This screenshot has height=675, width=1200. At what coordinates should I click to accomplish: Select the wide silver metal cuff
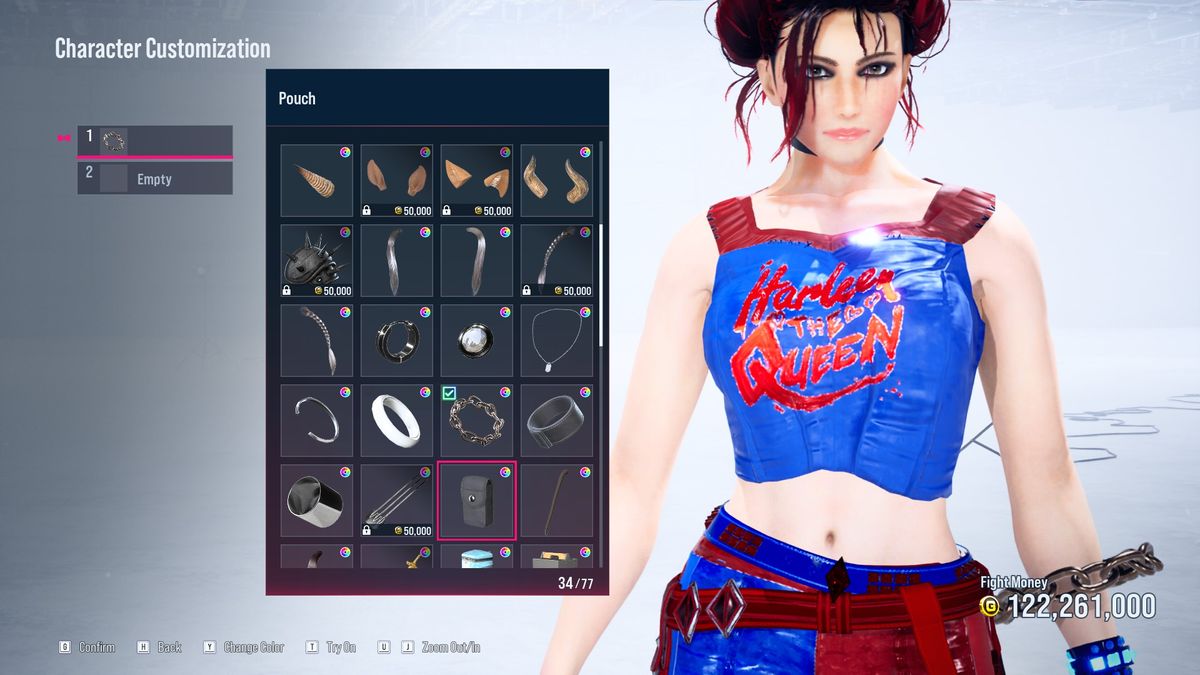tap(316, 500)
